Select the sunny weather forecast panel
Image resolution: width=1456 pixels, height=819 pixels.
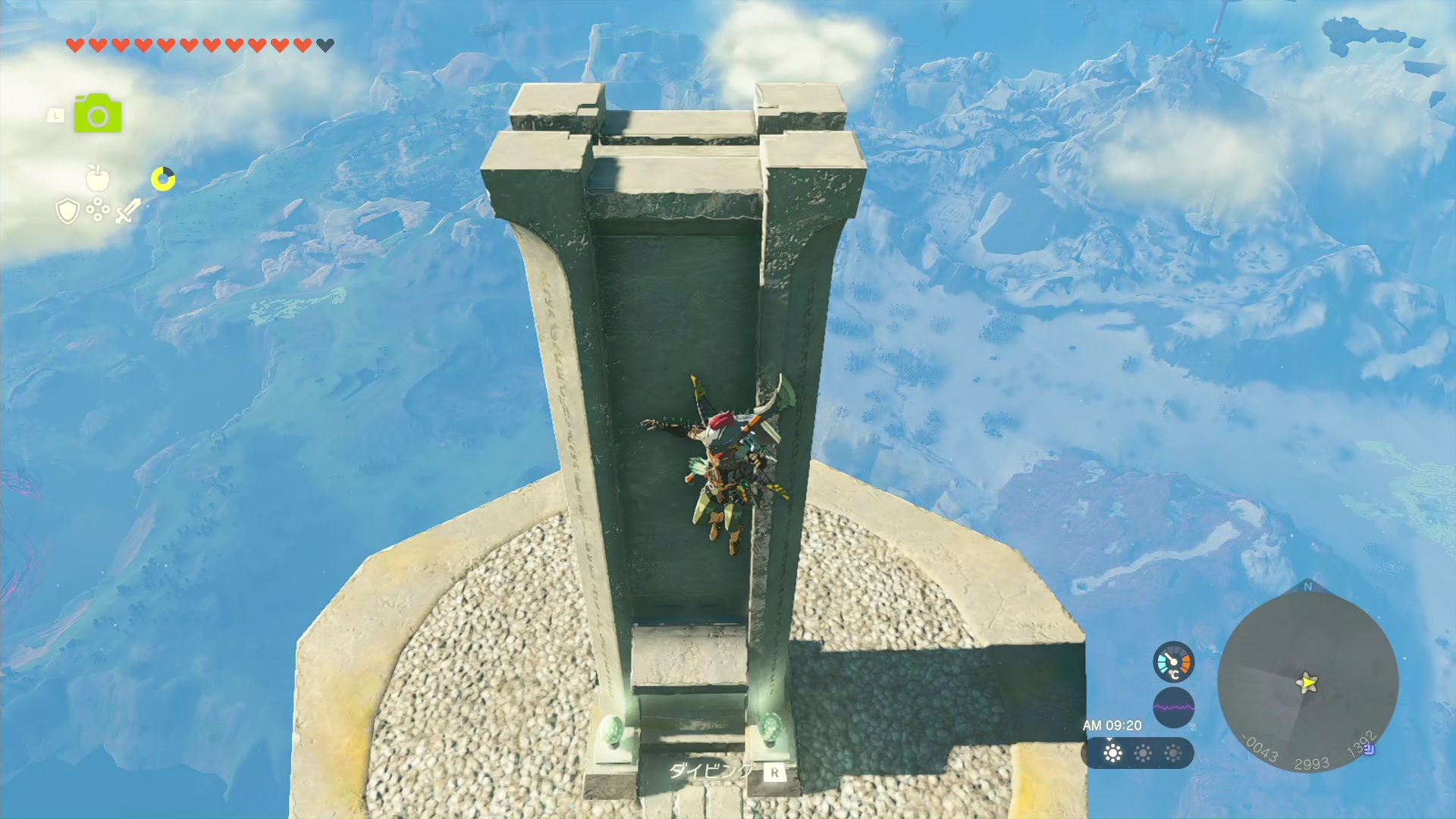tap(1137, 753)
